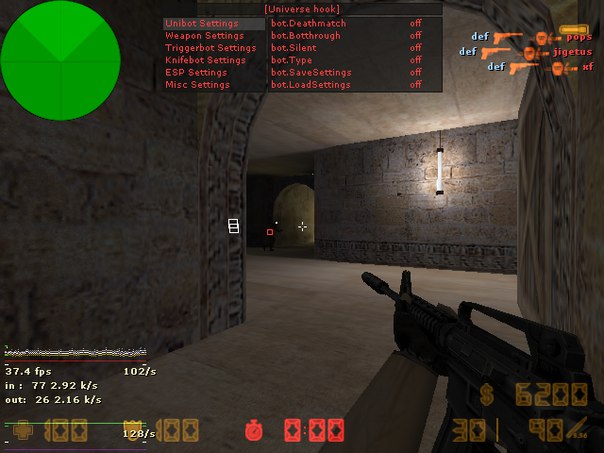Select the xf kill feed entry

(x=587, y=67)
